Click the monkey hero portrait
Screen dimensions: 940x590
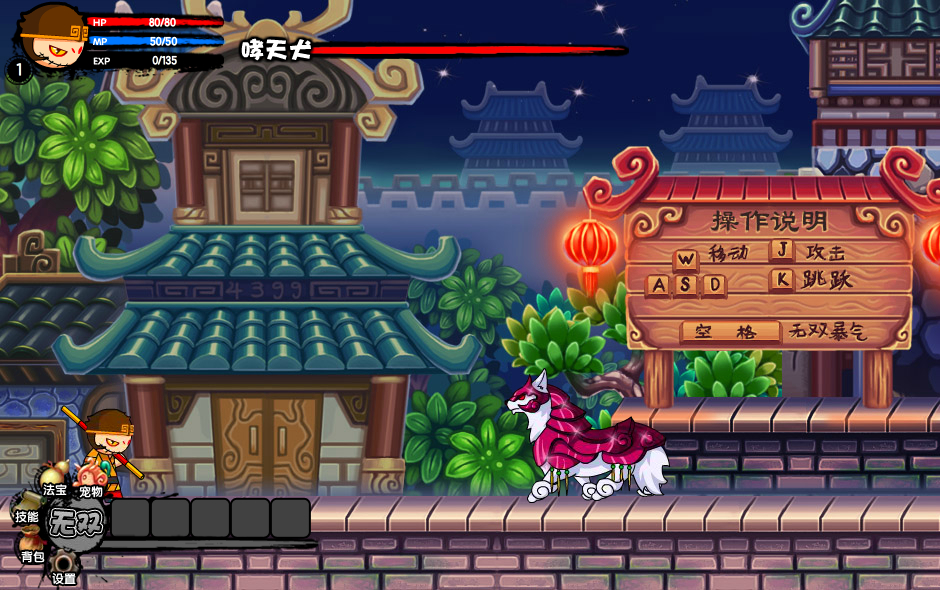(x=50, y=36)
